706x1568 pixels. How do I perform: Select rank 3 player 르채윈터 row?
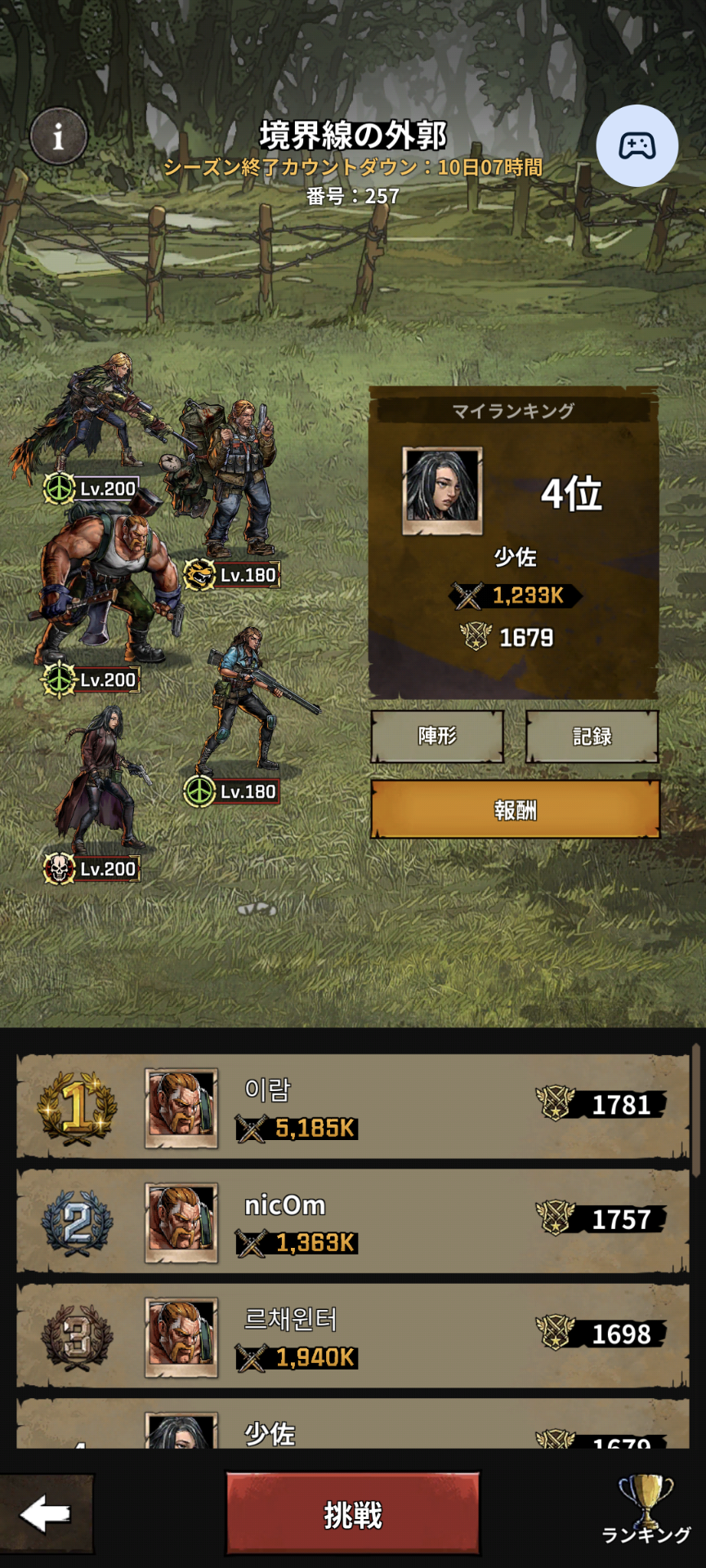click(x=353, y=1336)
